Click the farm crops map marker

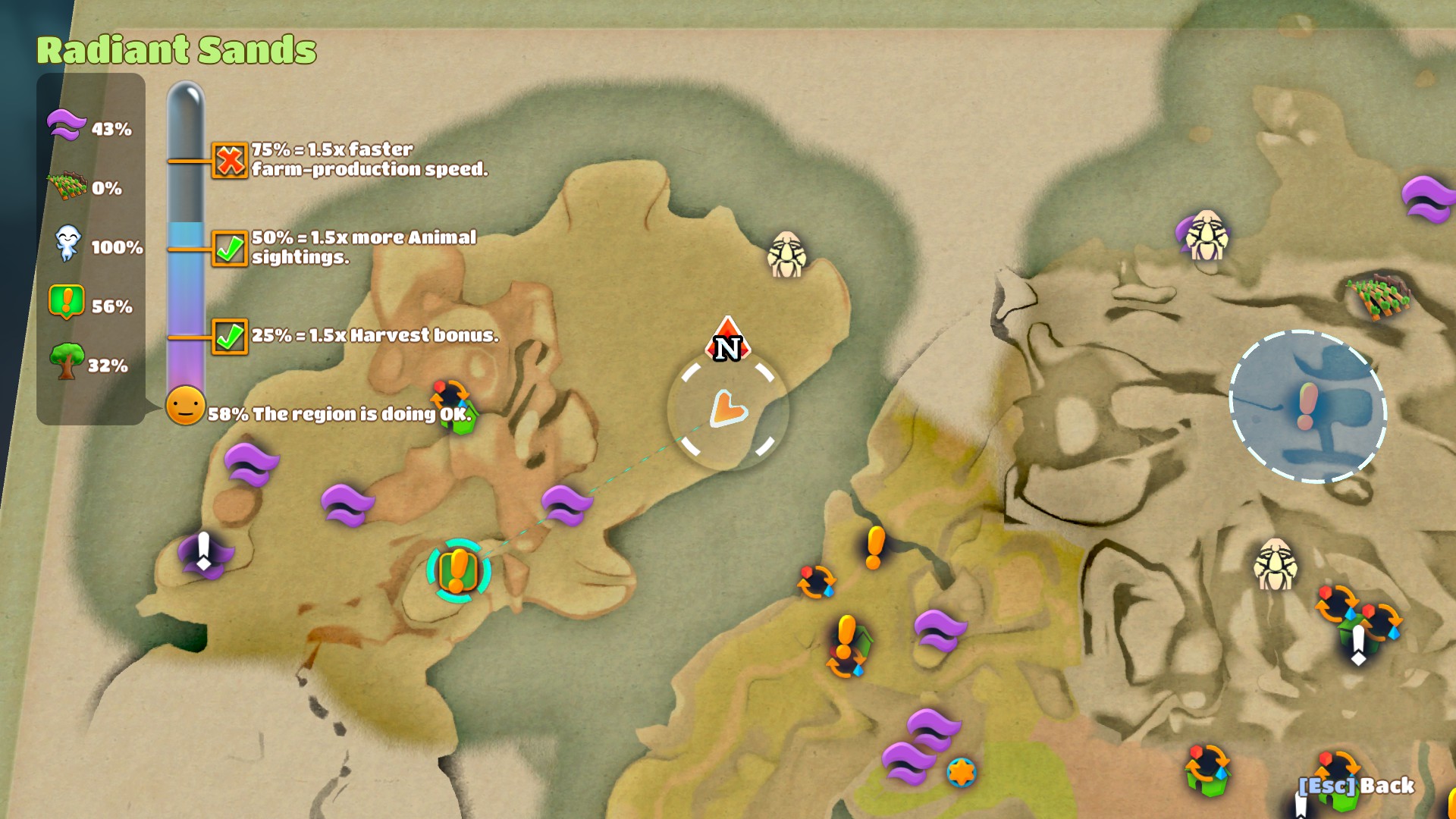[1379, 297]
